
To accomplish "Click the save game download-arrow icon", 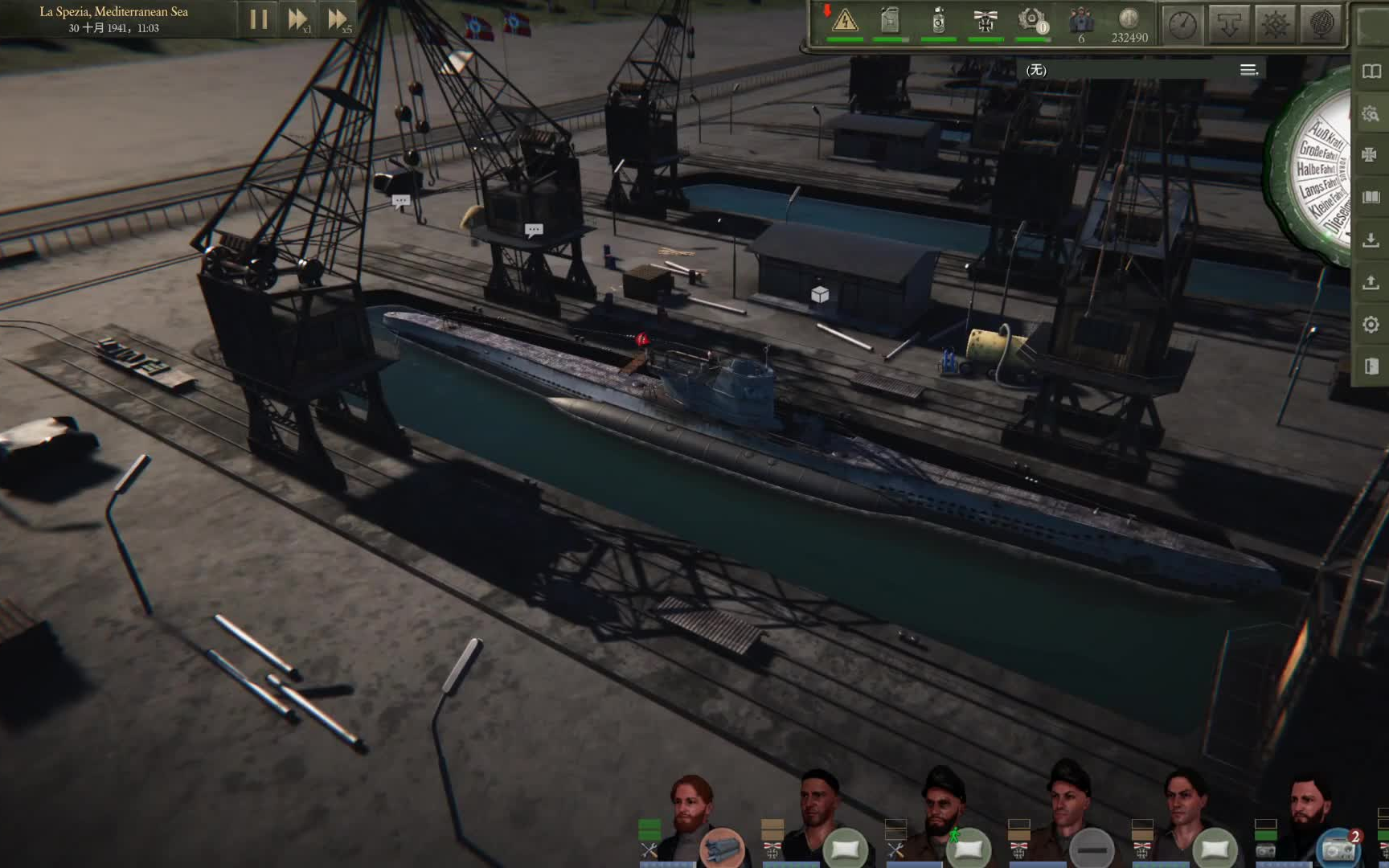I will (x=1371, y=240).
